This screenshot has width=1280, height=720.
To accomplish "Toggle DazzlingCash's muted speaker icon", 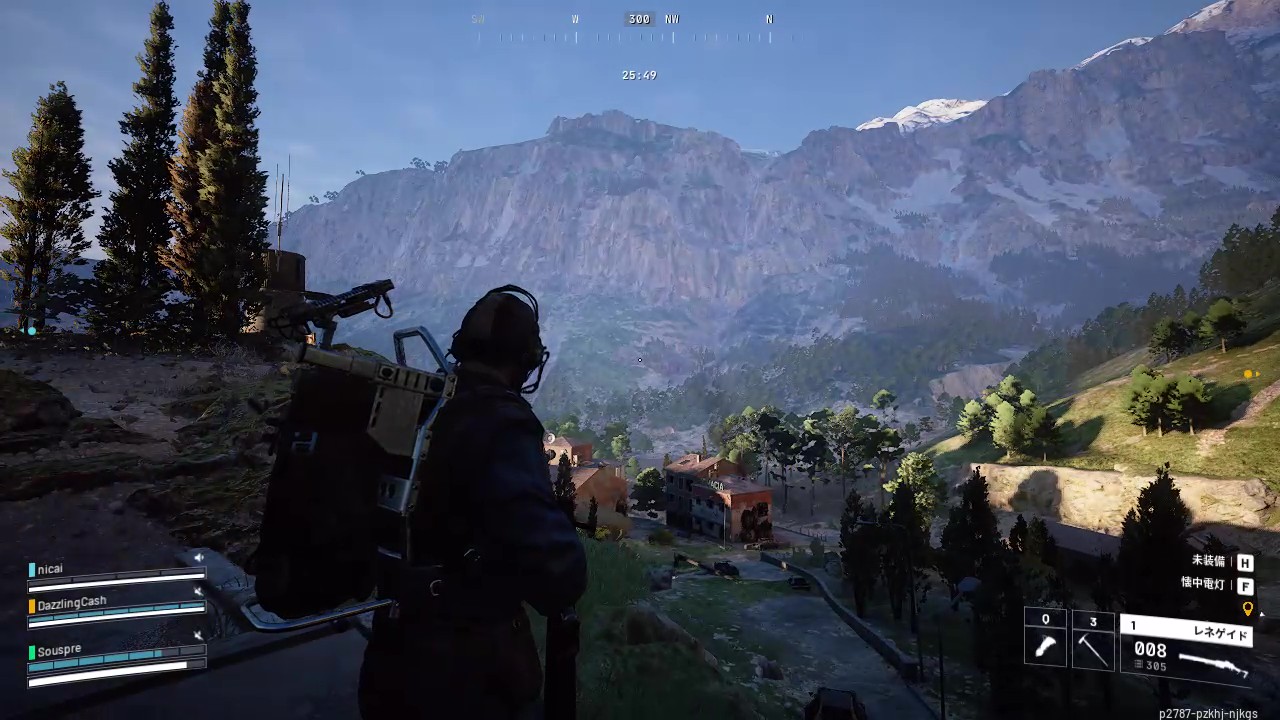I will 198,592.
